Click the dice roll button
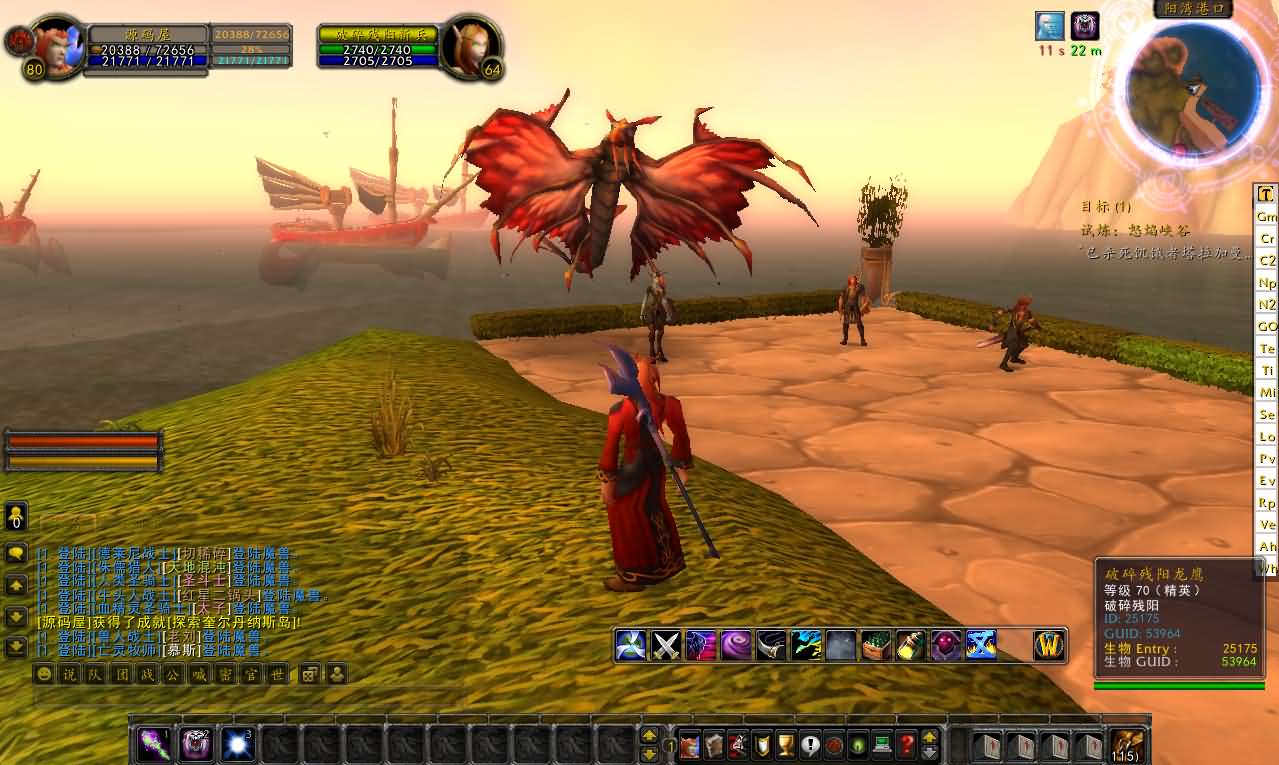Image resolution: width=1279 pixels, height=765 pixels. coord(310,674)
